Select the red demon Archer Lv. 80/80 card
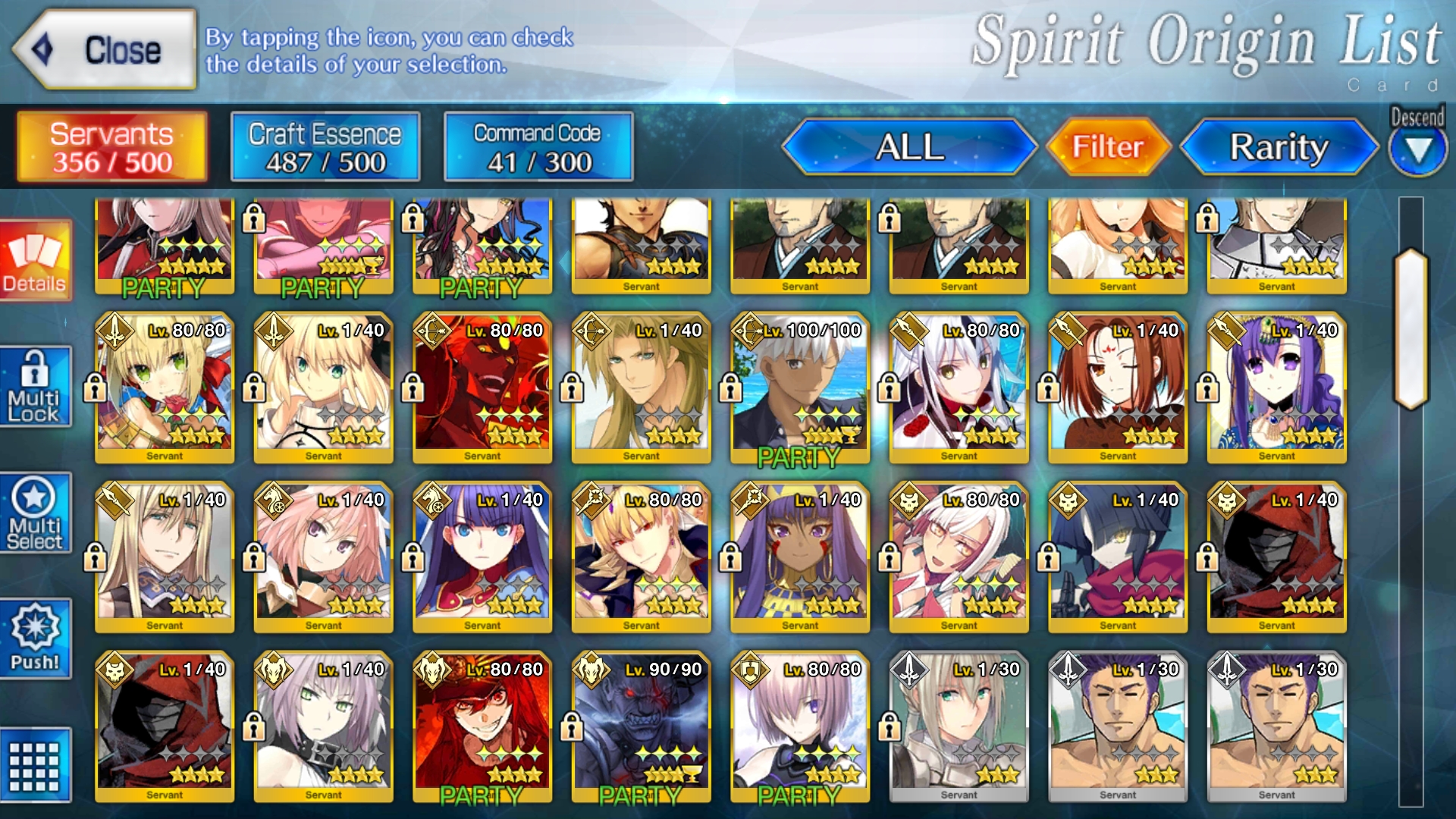Image resolution: width=1456 pixels, height=819 pixels. 482,387
